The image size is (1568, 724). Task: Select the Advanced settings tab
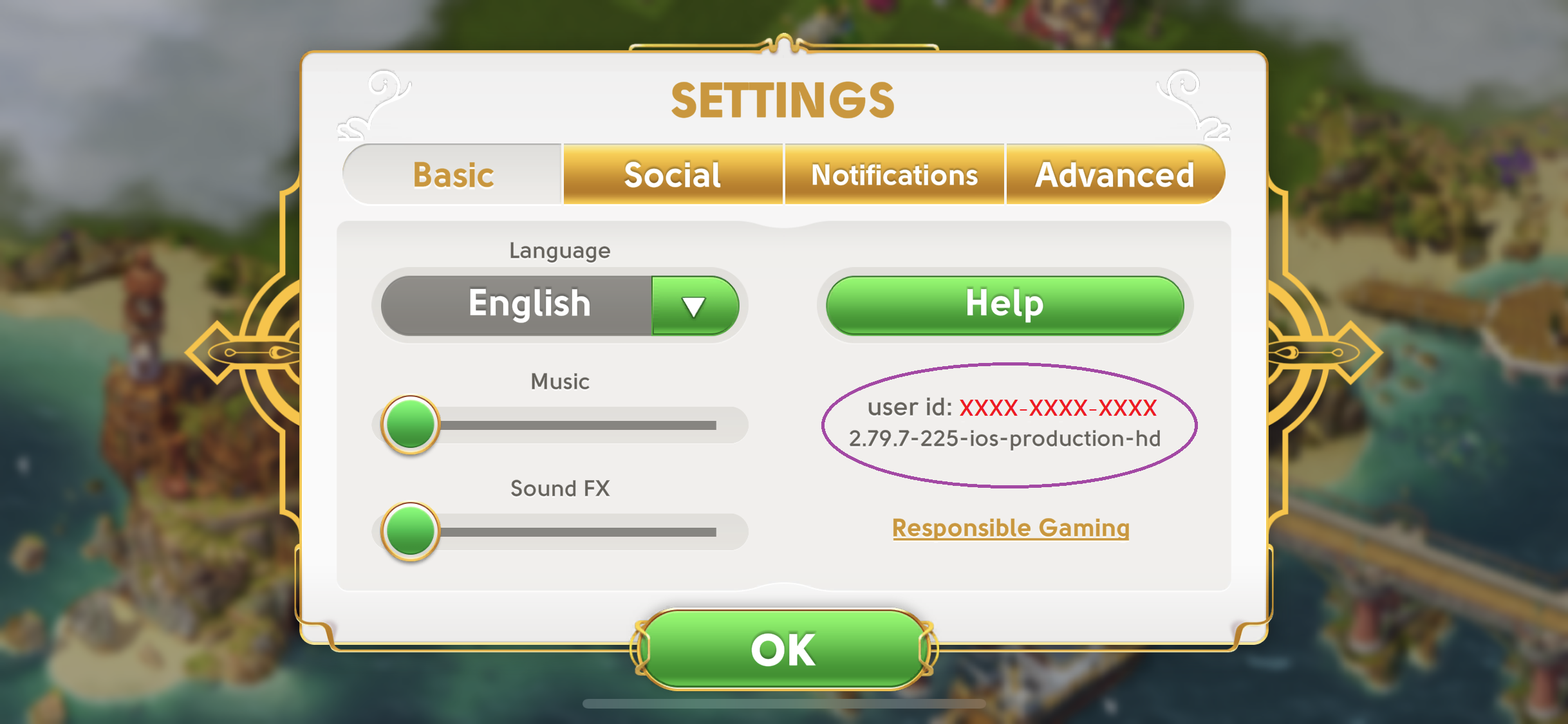tap(1114, 175)
